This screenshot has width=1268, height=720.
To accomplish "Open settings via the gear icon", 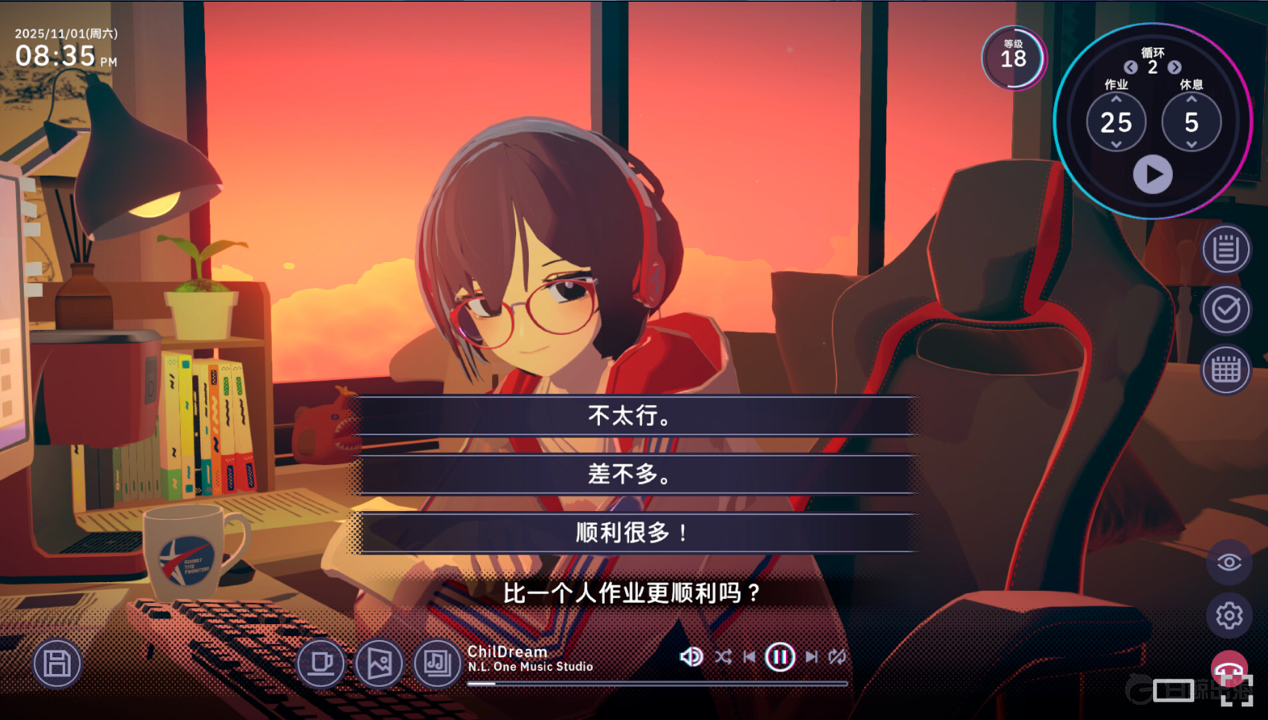I will [1229, 616].
